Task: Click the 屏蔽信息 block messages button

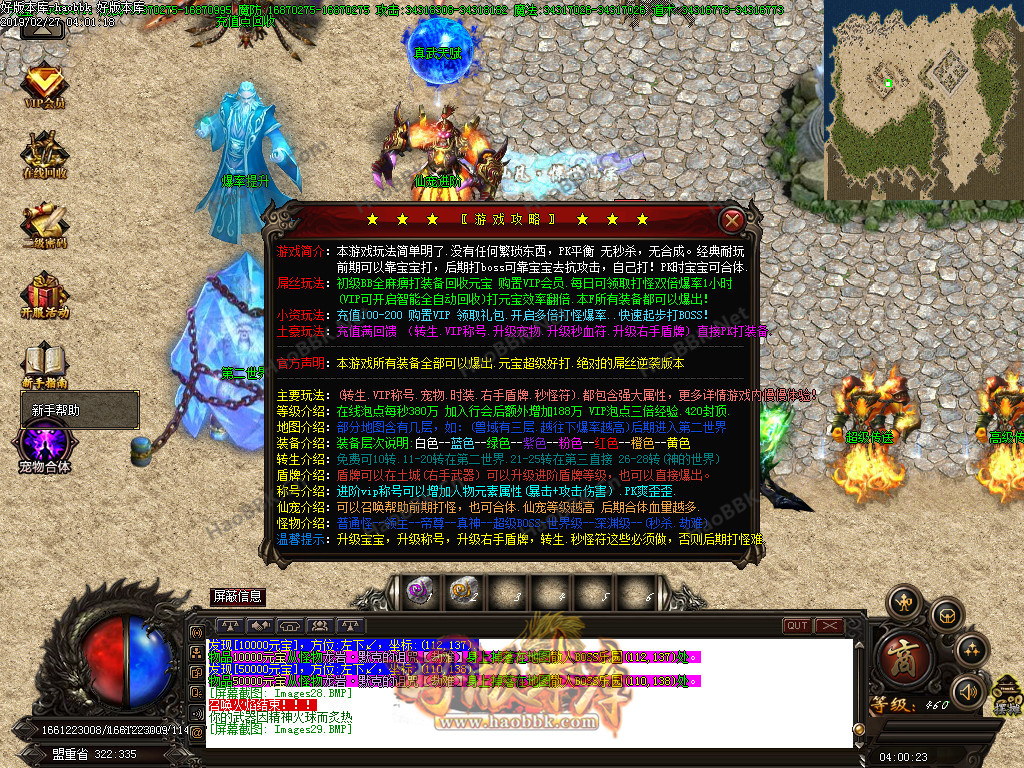Action: [238, 596]
